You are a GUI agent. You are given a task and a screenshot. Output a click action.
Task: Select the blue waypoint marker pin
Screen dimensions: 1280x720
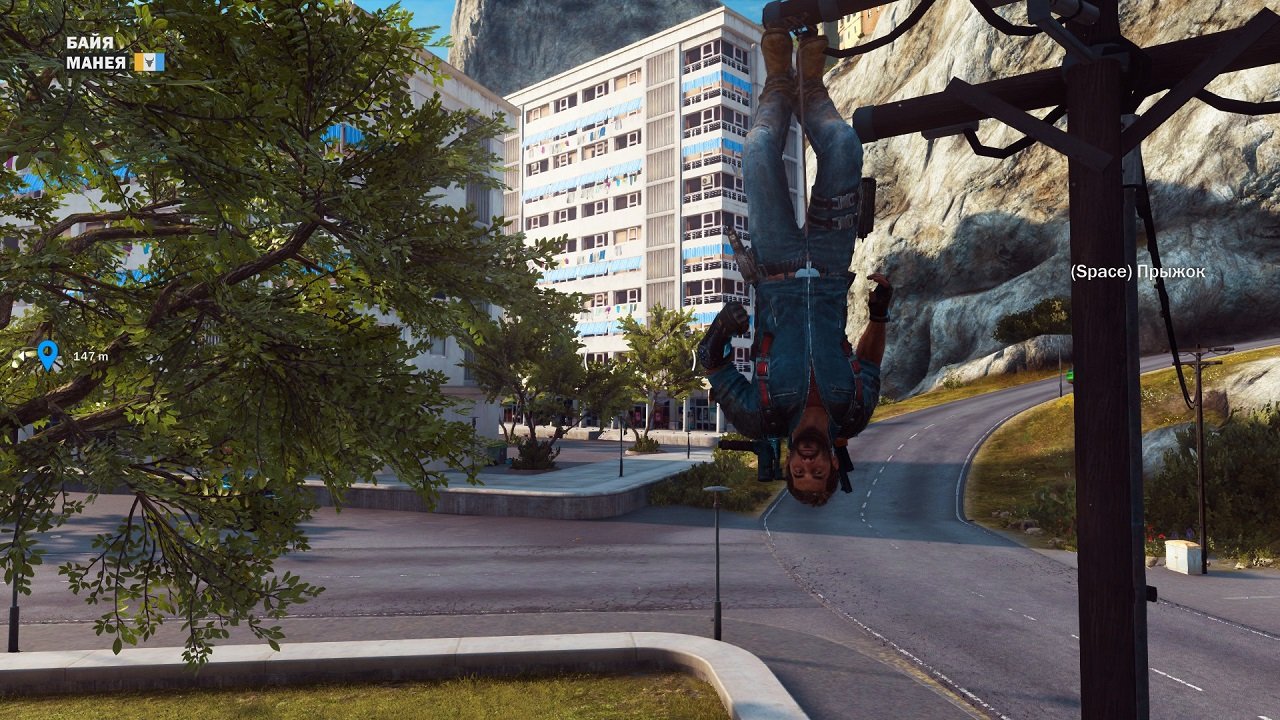tap(47, 353)
